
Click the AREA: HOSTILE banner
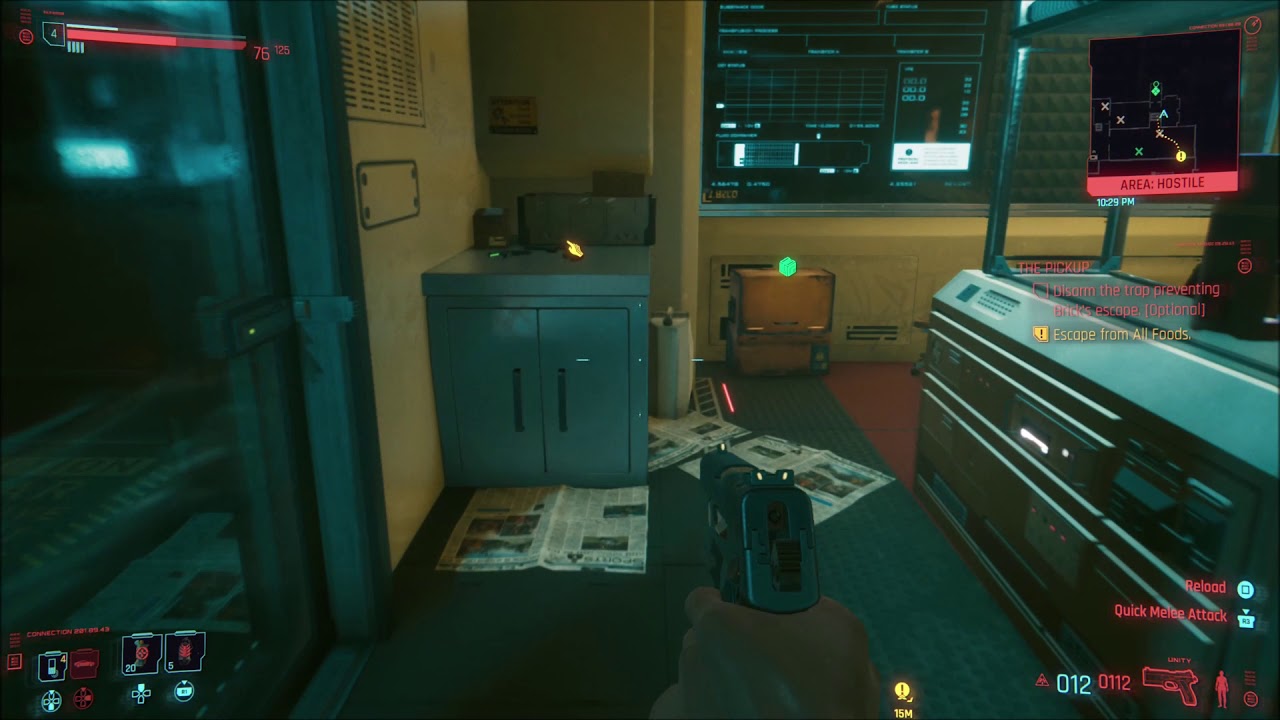click(1164, 183)
